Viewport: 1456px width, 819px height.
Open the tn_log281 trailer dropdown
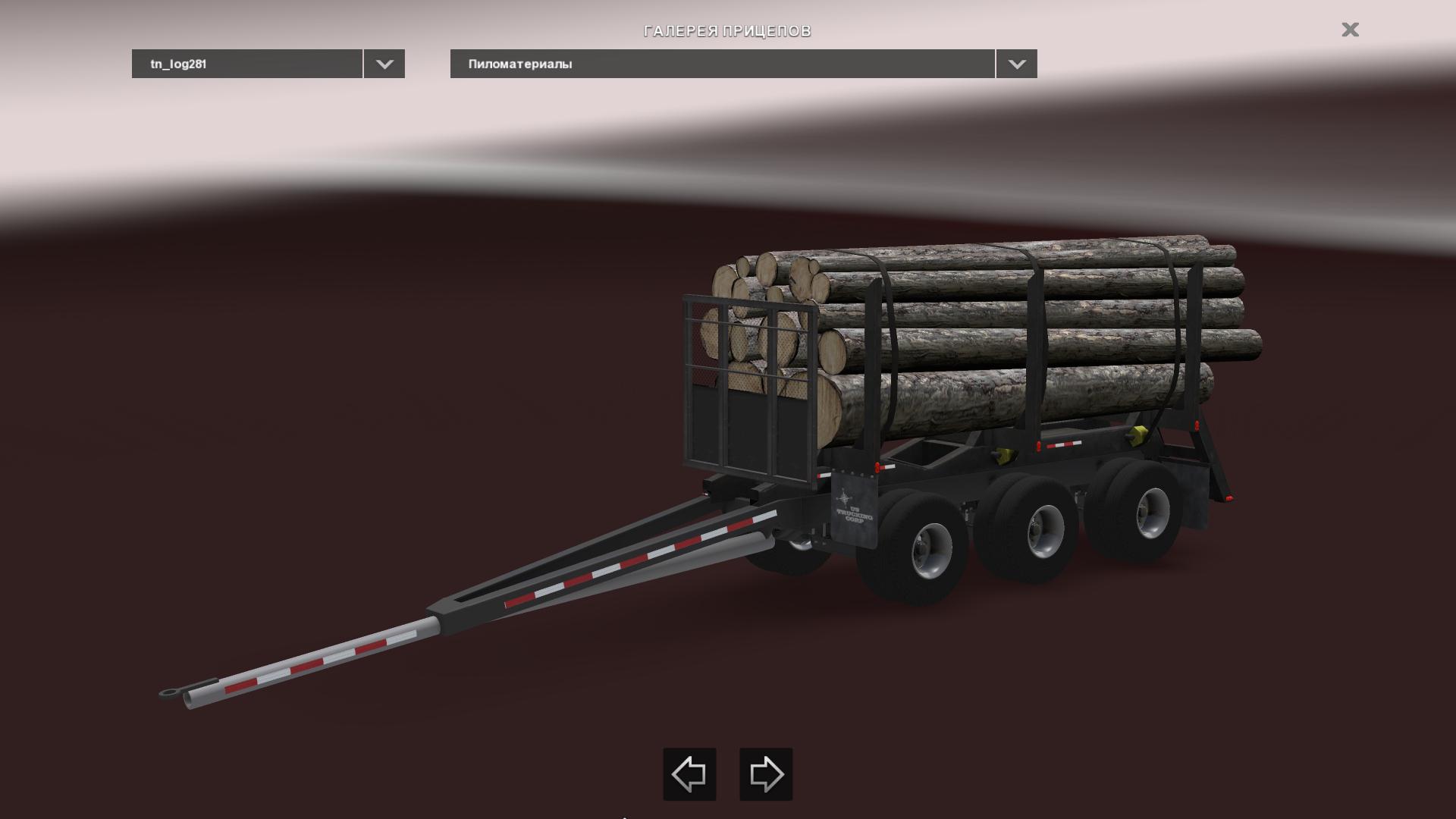384,64
